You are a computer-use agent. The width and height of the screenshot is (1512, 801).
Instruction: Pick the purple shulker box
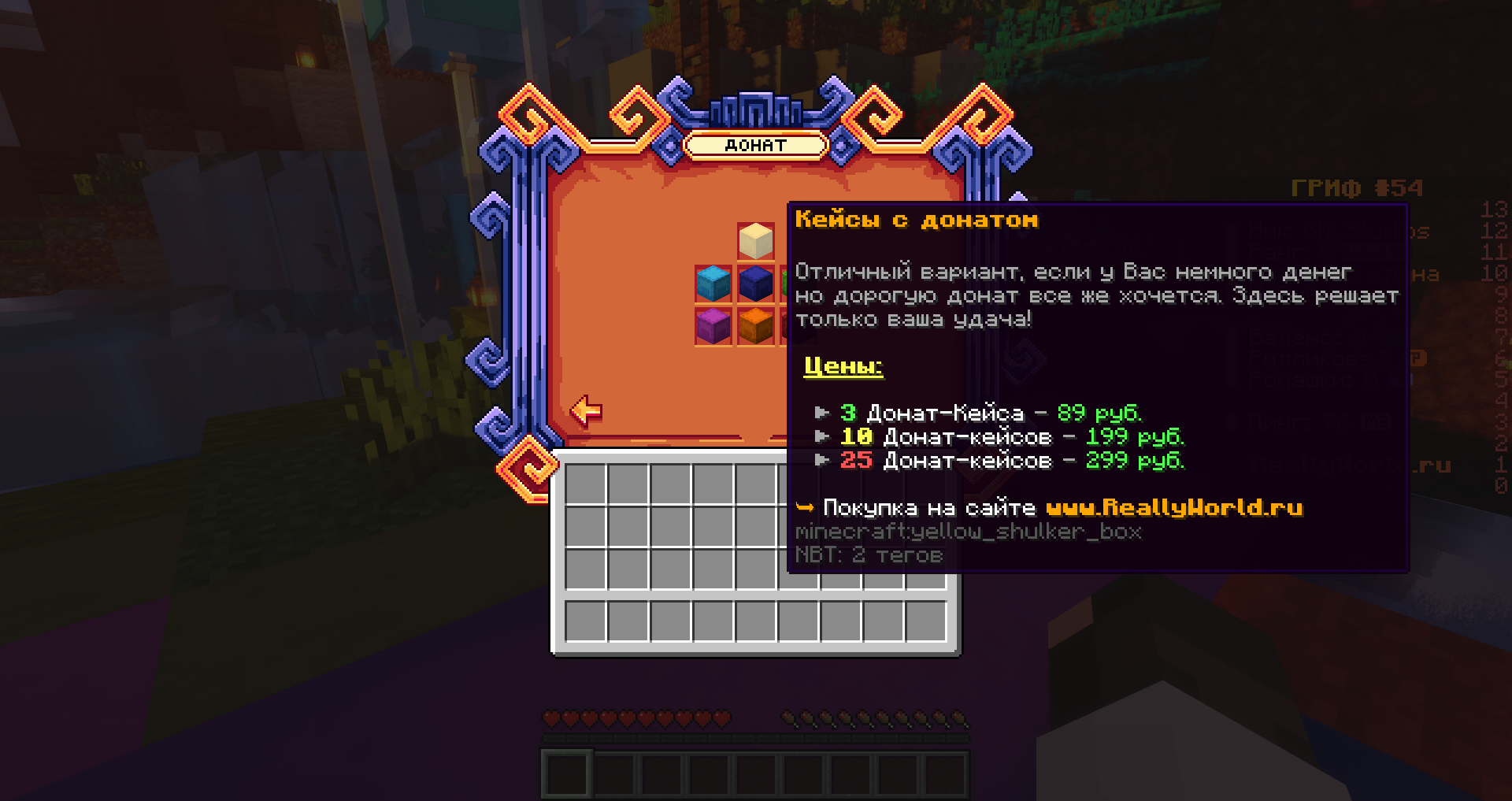coord(713,326)
